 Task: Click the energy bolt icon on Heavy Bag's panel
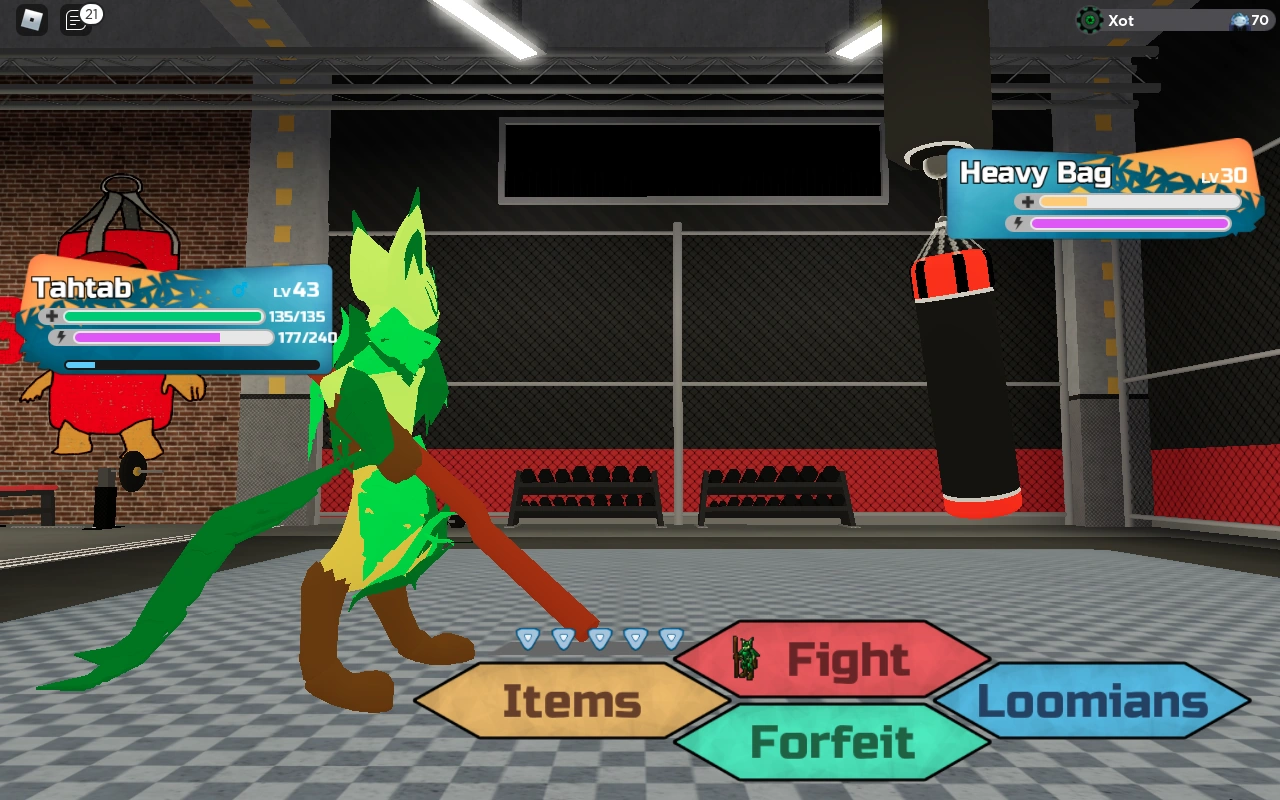pos(1018,223)
